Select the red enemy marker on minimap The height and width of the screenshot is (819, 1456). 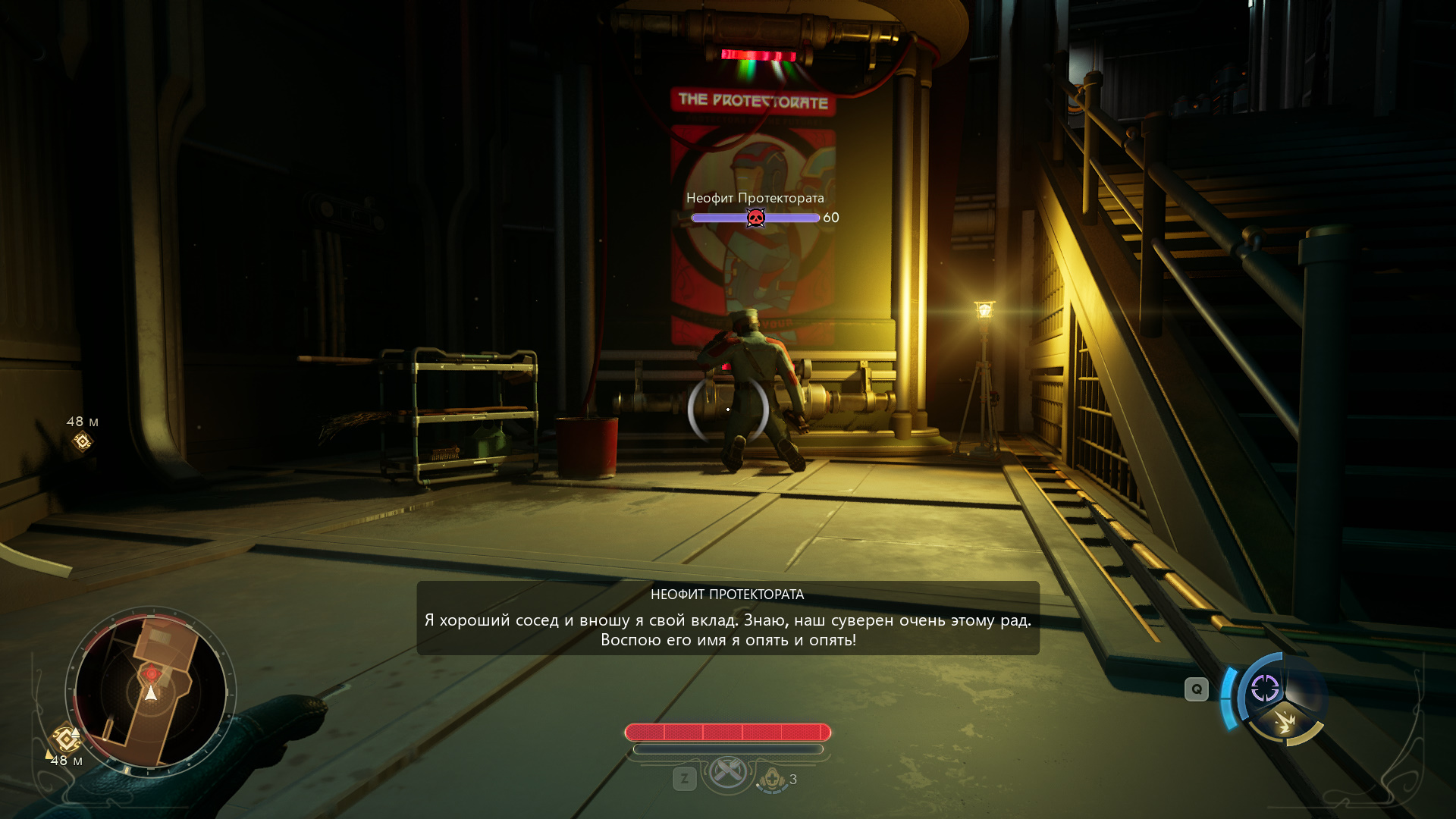152,673
